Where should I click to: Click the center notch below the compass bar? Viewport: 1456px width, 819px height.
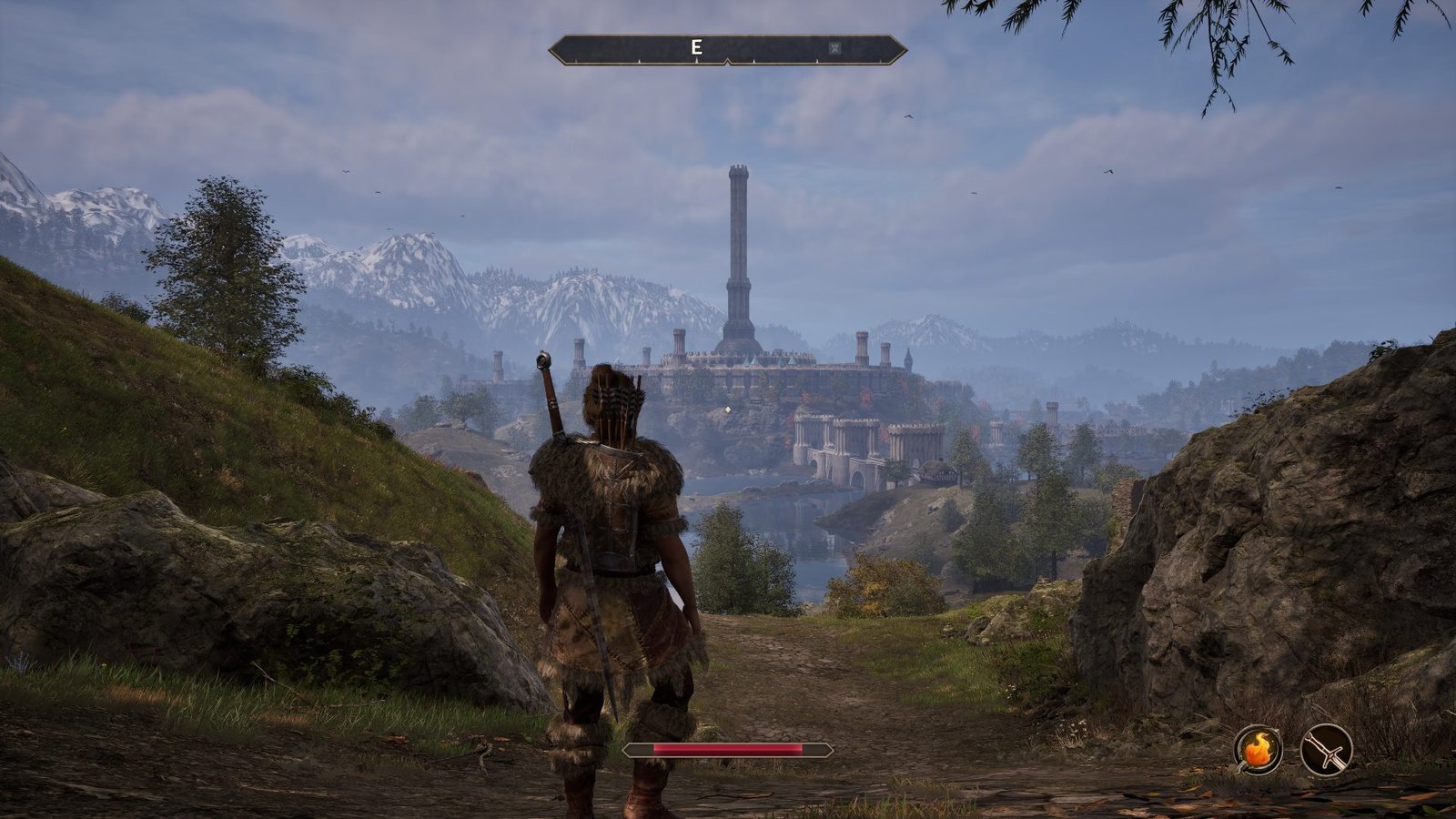[x=728, y=61]
